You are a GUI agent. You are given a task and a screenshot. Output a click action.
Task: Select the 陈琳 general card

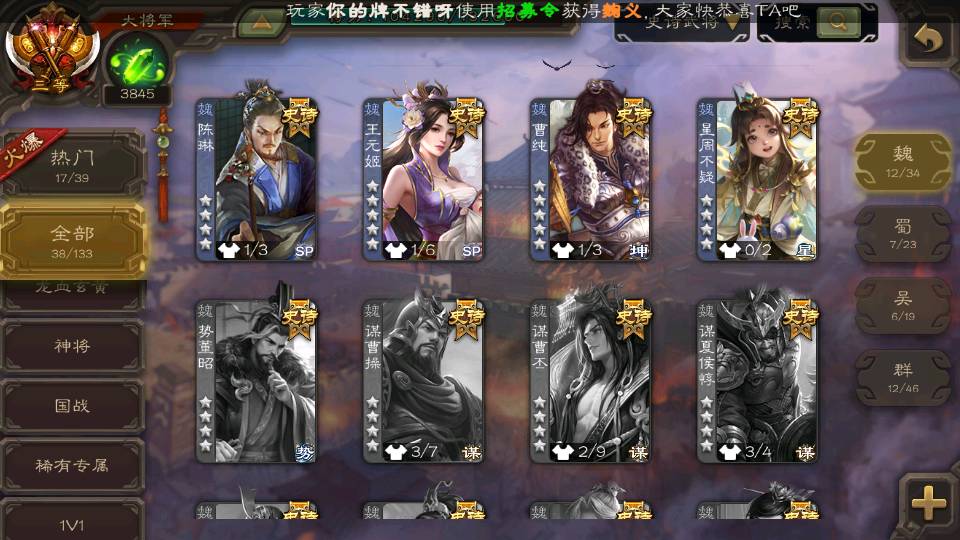tap(256, 178)
